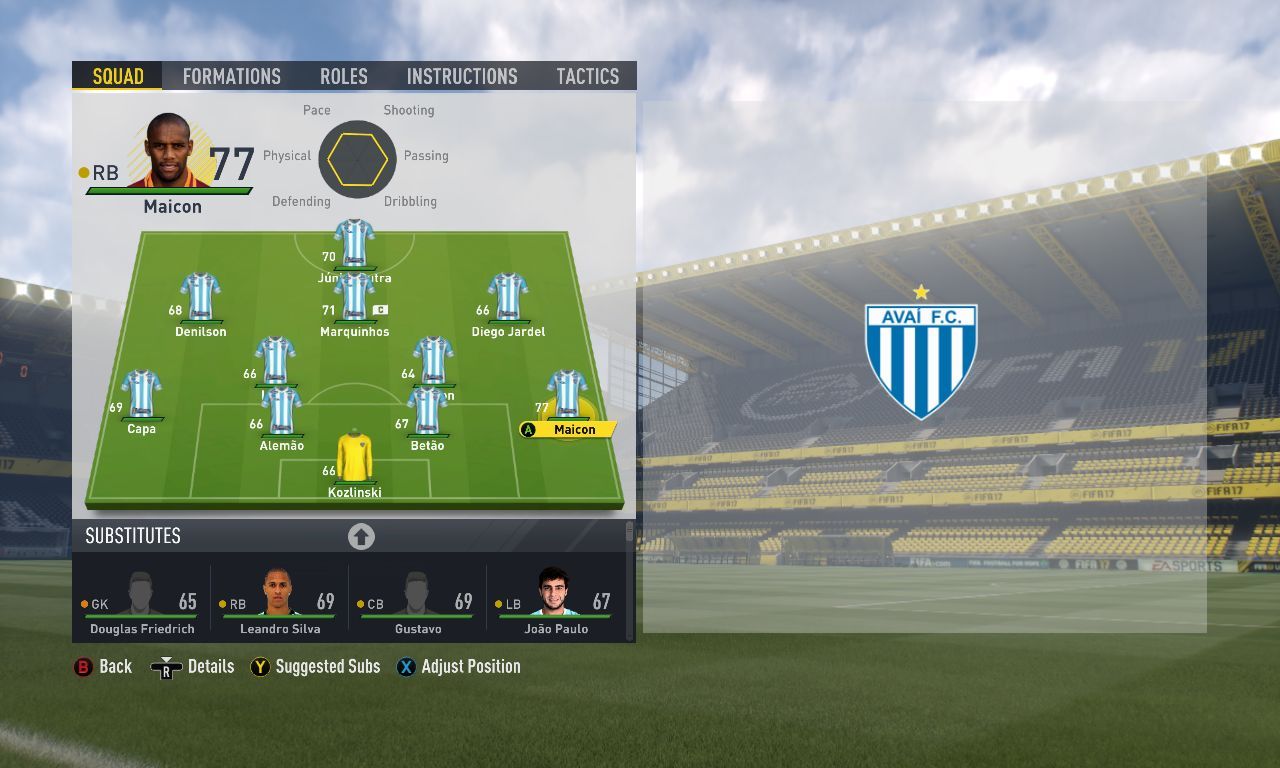Select the 64-rated midfielder's shirt
Image resolution: width=1280 pixels, height=768 pixels.
[x=433, y=360]
